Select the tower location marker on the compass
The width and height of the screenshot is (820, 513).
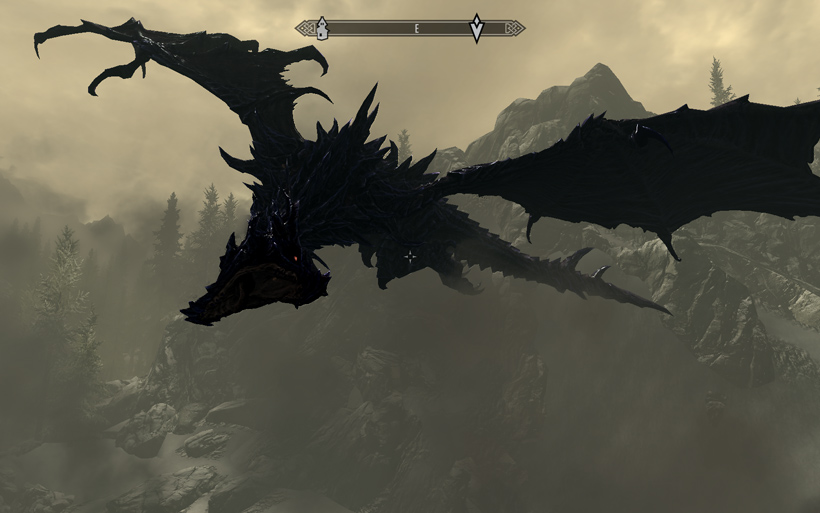coord(322,29)
